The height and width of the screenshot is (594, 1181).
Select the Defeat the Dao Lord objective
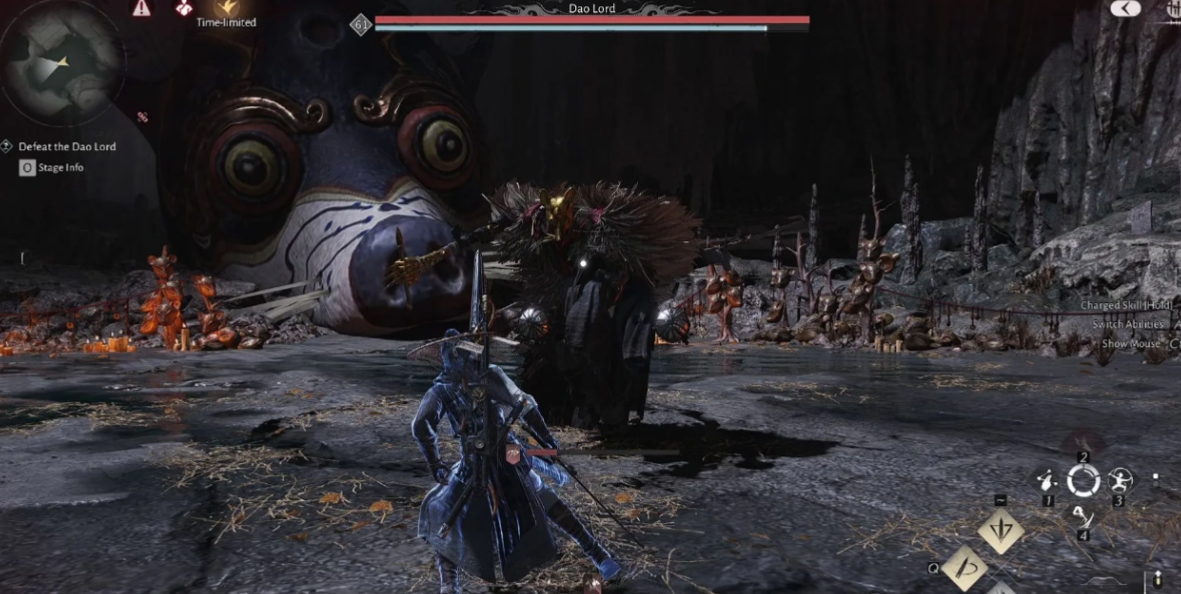tap(66, 147)
